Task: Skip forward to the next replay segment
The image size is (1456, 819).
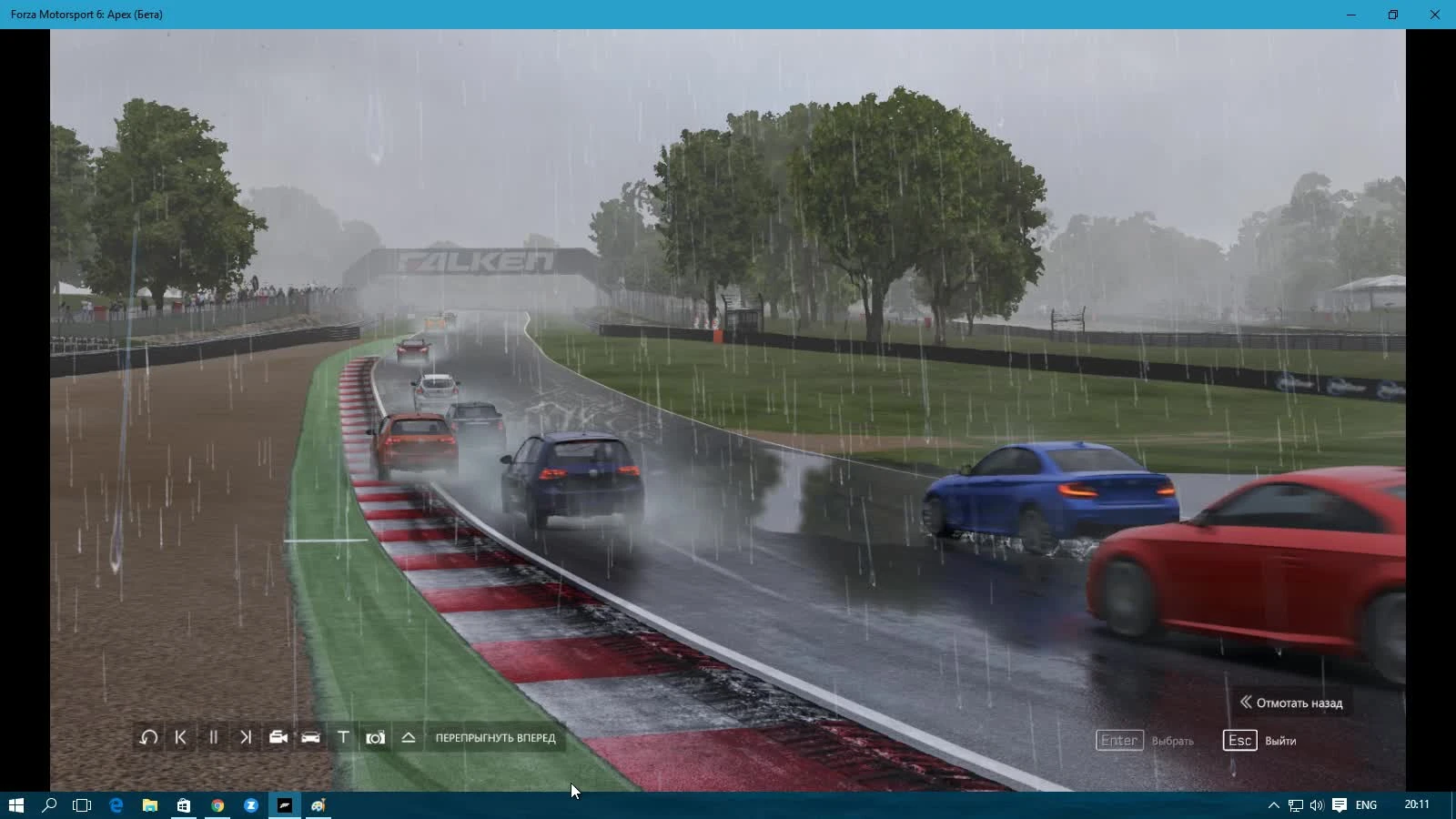Action: click(x=245, y=738)
